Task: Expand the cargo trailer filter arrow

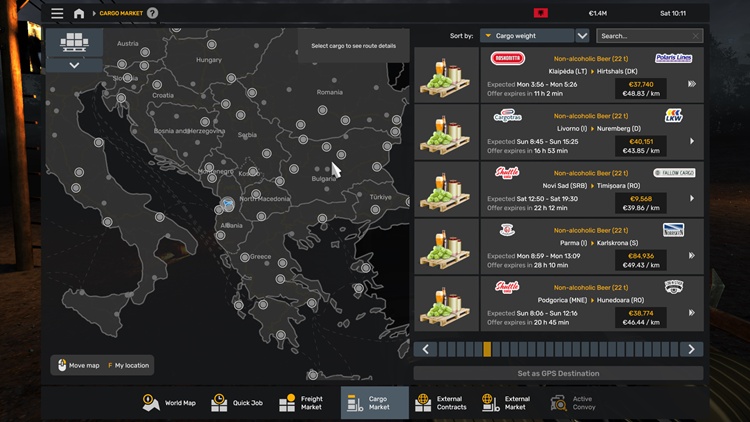Action: click(x=75, y=65)
